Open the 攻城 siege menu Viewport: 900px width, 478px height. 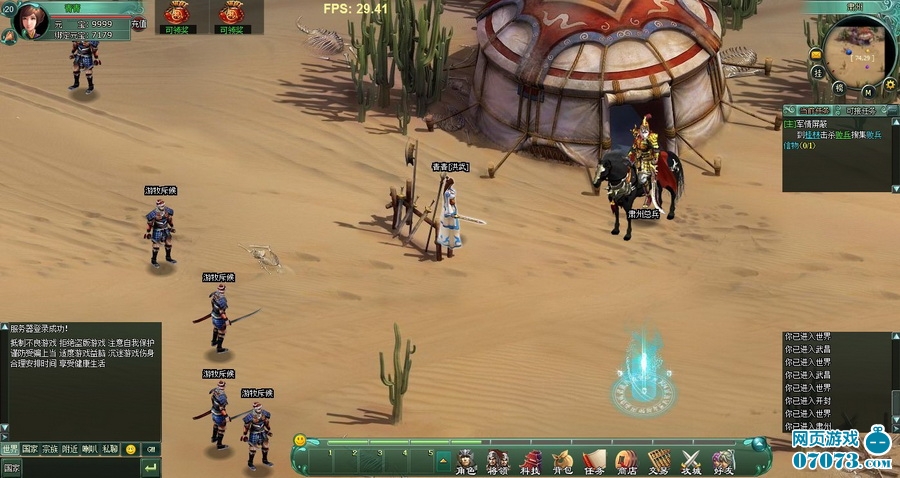pyautogui.click(x=691, y=461)
